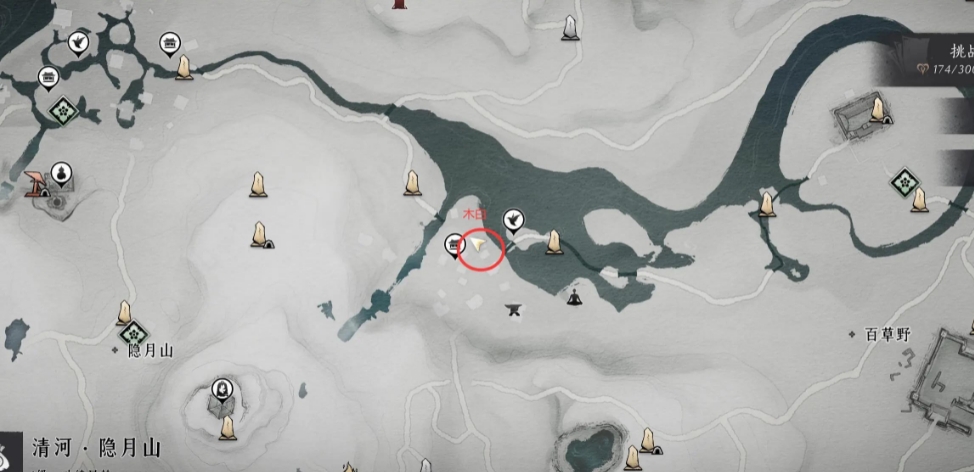Click the yellow player arrow marker
The image size is (974, 472).
click(480, 243)
